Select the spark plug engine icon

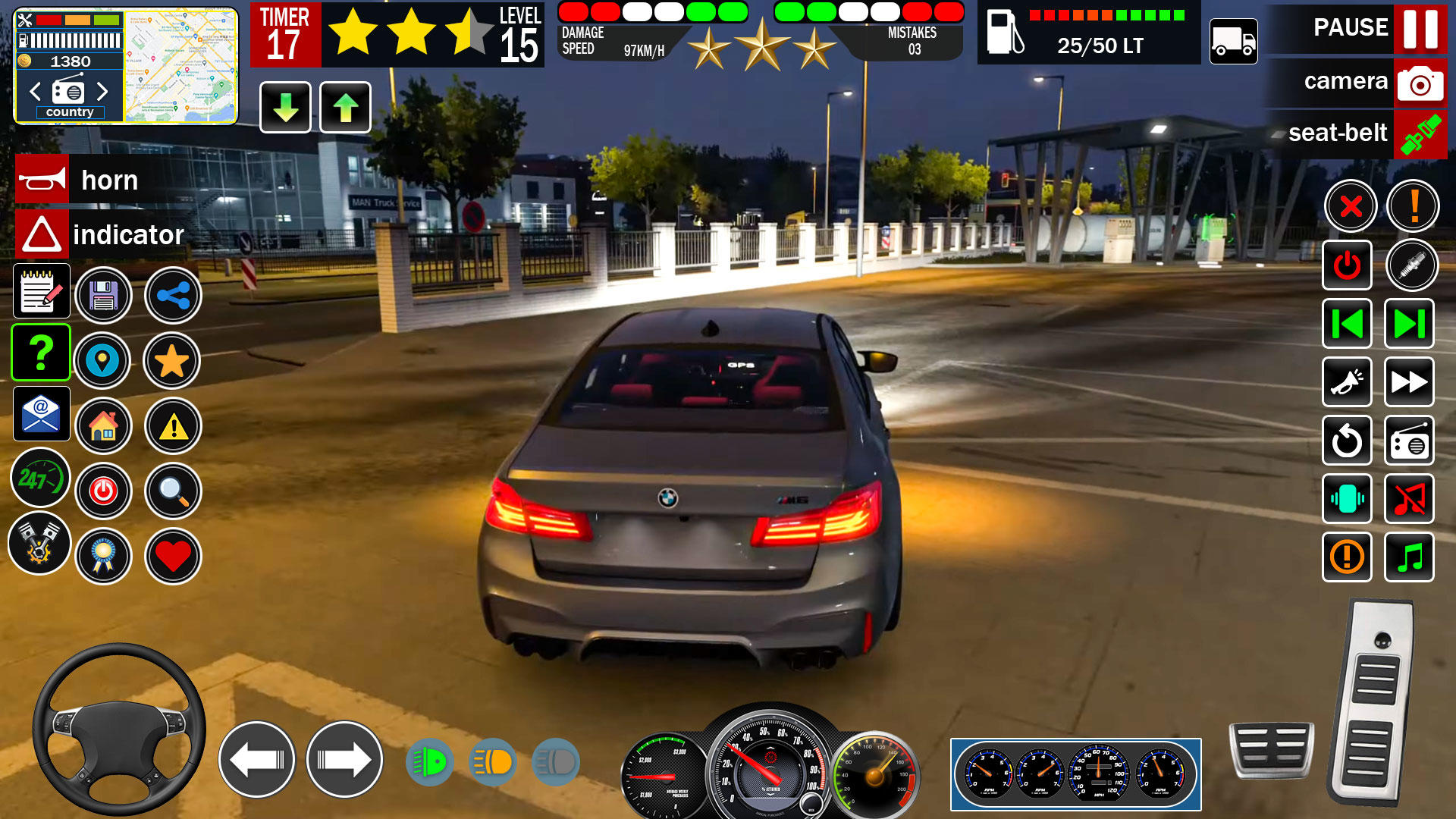1412,266
